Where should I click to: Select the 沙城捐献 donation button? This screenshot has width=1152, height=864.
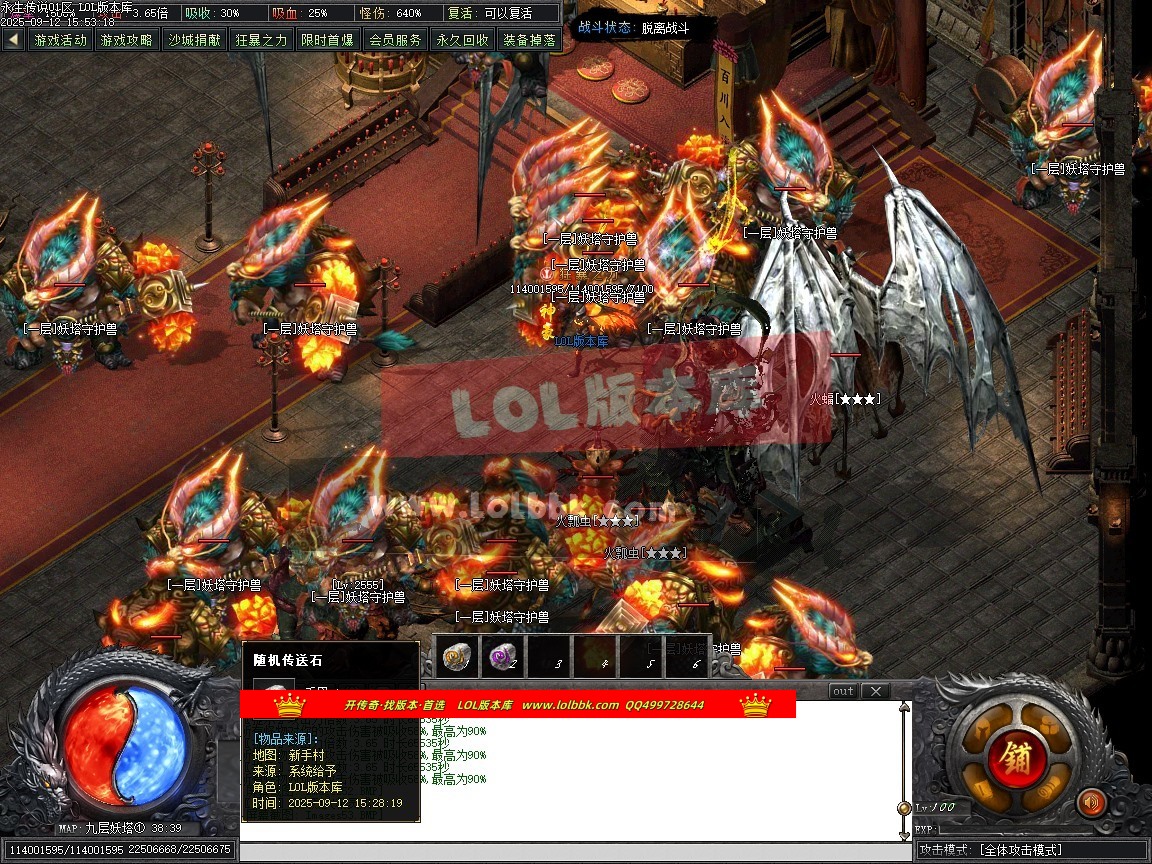[x=194, y=40]
